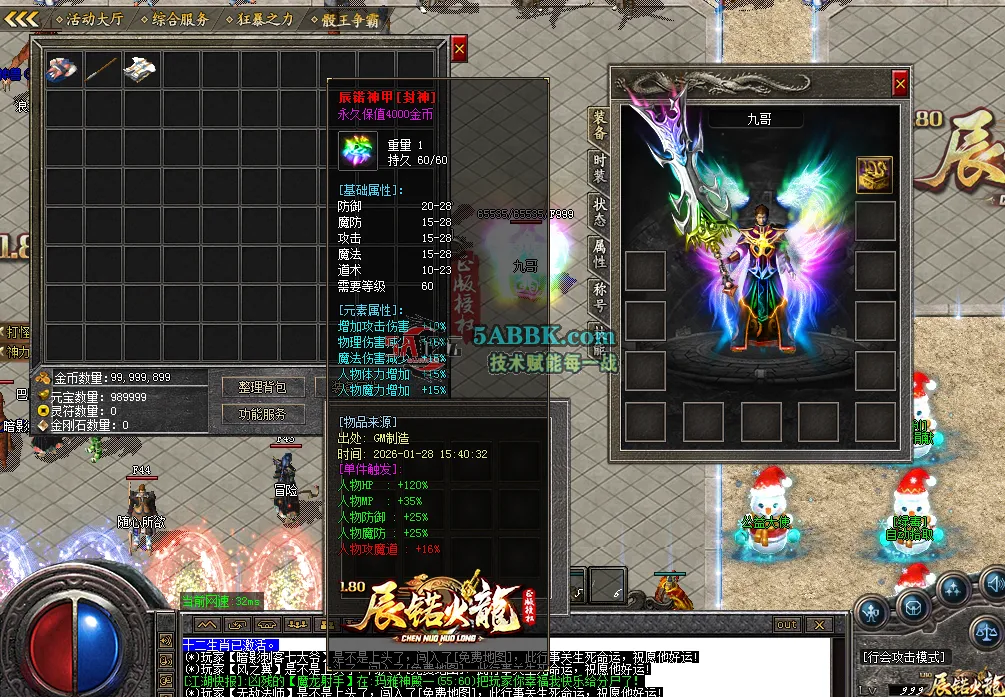Select the red and blue armor item in bag
The height and width of the screenshot is (697, 1005).
(64, 69)
